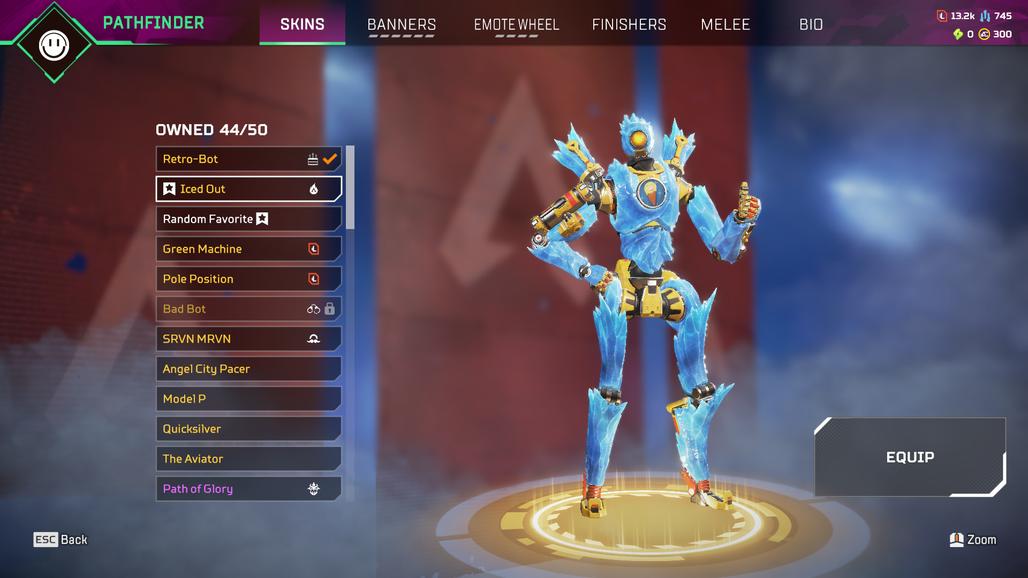The height and width of the screenshot is (578, 1028).
Task: Choose the Quicksilver skin
Action: point(248,429)
